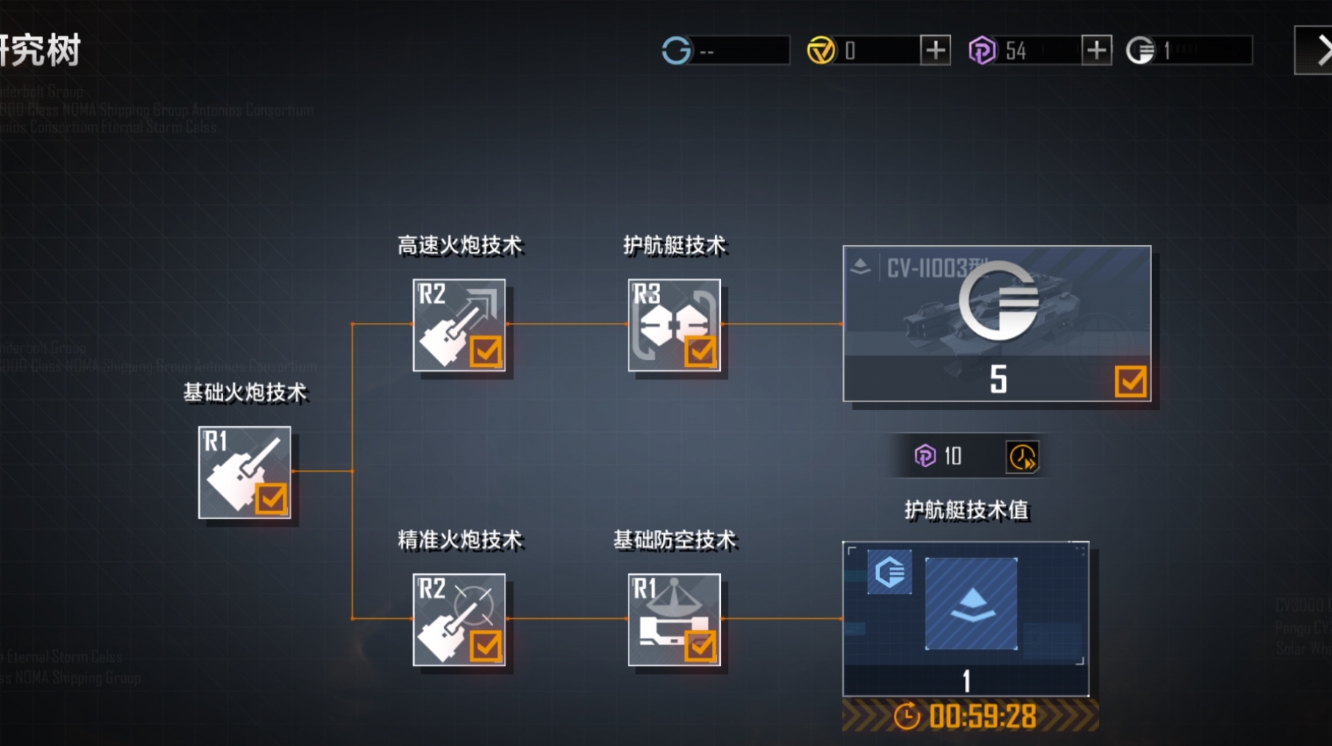Click the blue ship thumbnail in 护航艇技术值 panel
Image resolution: width=1332 pixels, height=746 pixels.
(971, 603)
